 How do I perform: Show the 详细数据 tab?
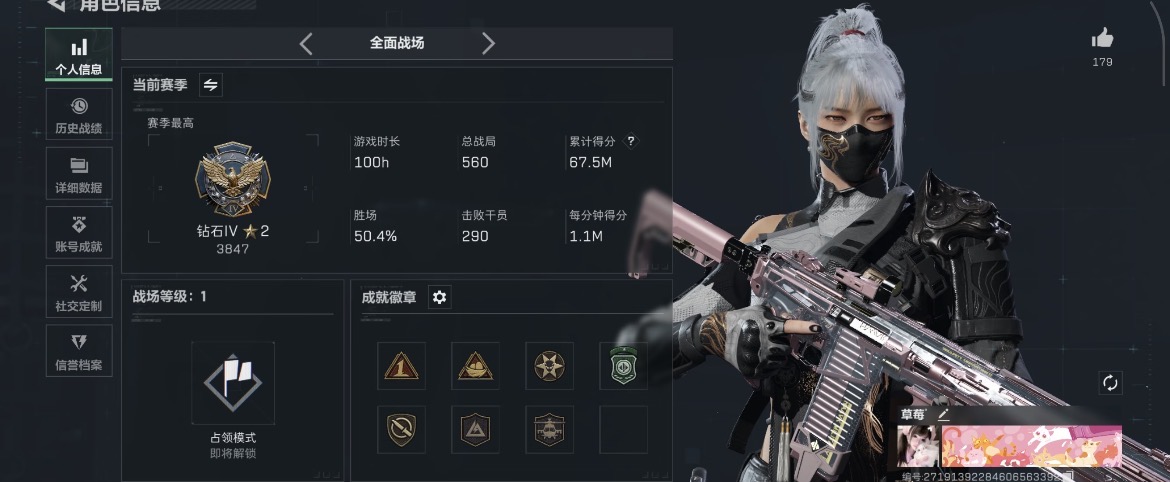(79, 175)
